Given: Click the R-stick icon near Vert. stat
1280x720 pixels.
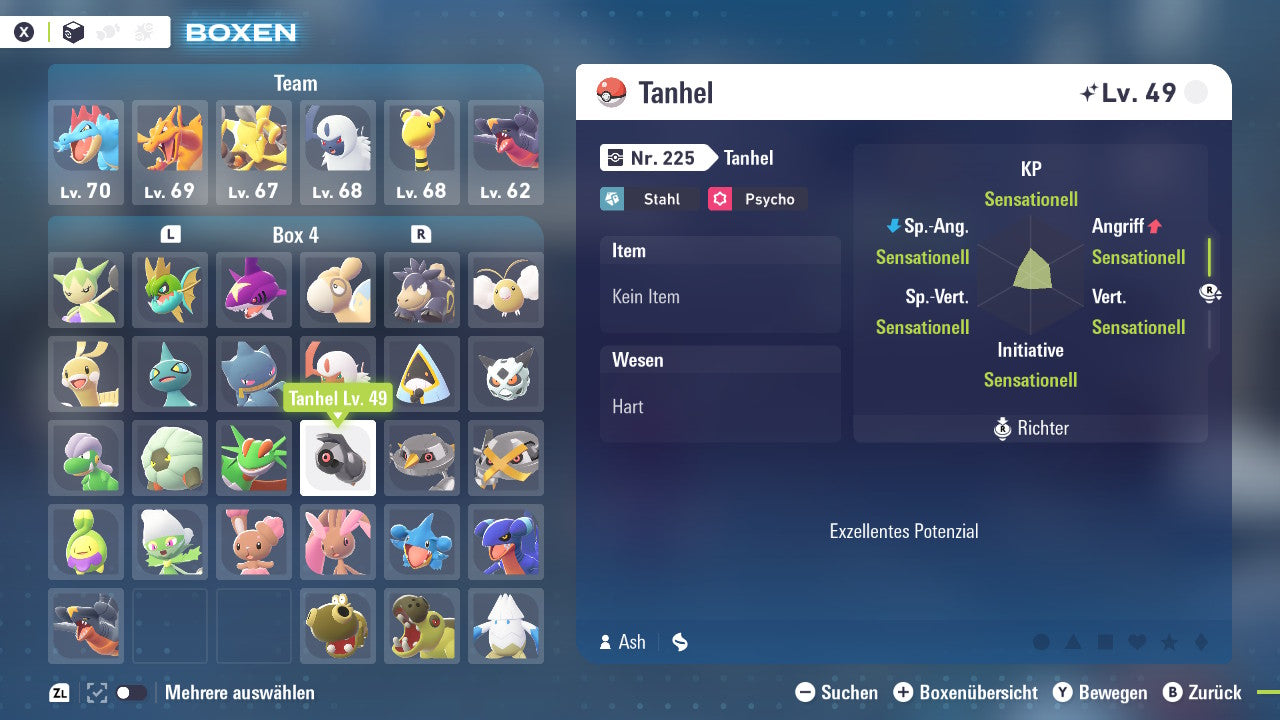Looking at the screenshot, I should (1210, 293).
